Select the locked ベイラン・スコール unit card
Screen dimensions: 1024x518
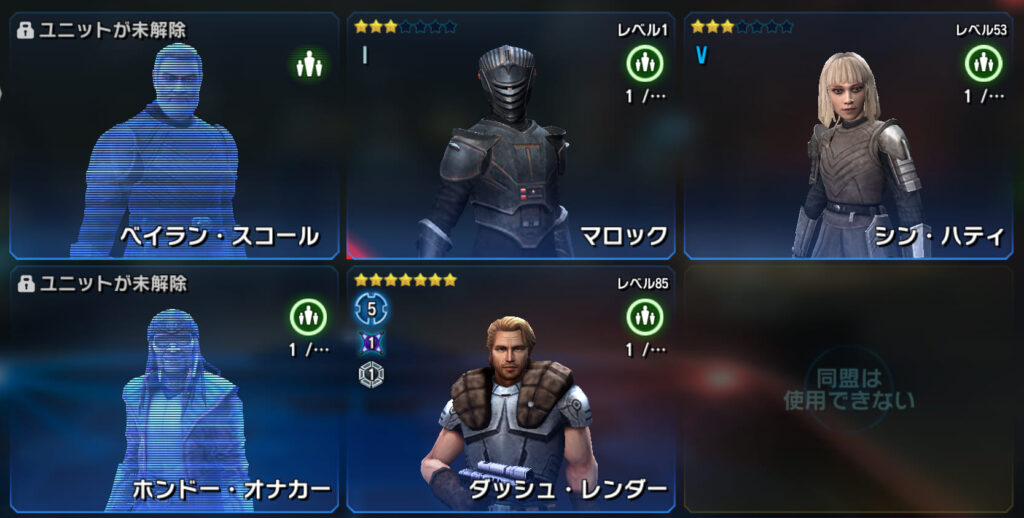point(175,135)
